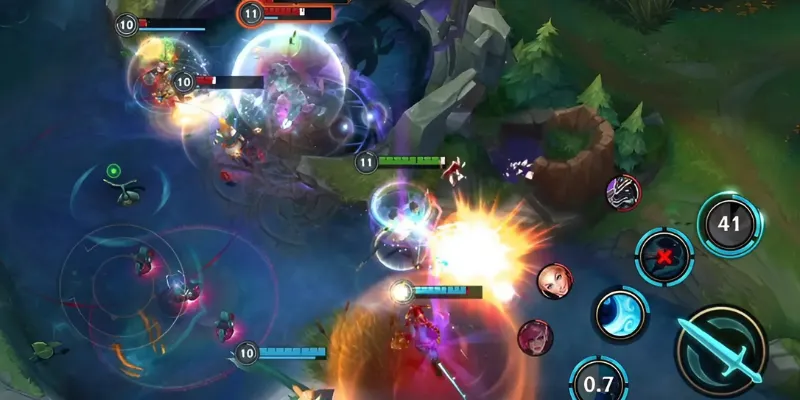The width and height of the screenshot is (800, 400).
Task: Tap the sword basic attack button
Action: [x=719, y=347]
